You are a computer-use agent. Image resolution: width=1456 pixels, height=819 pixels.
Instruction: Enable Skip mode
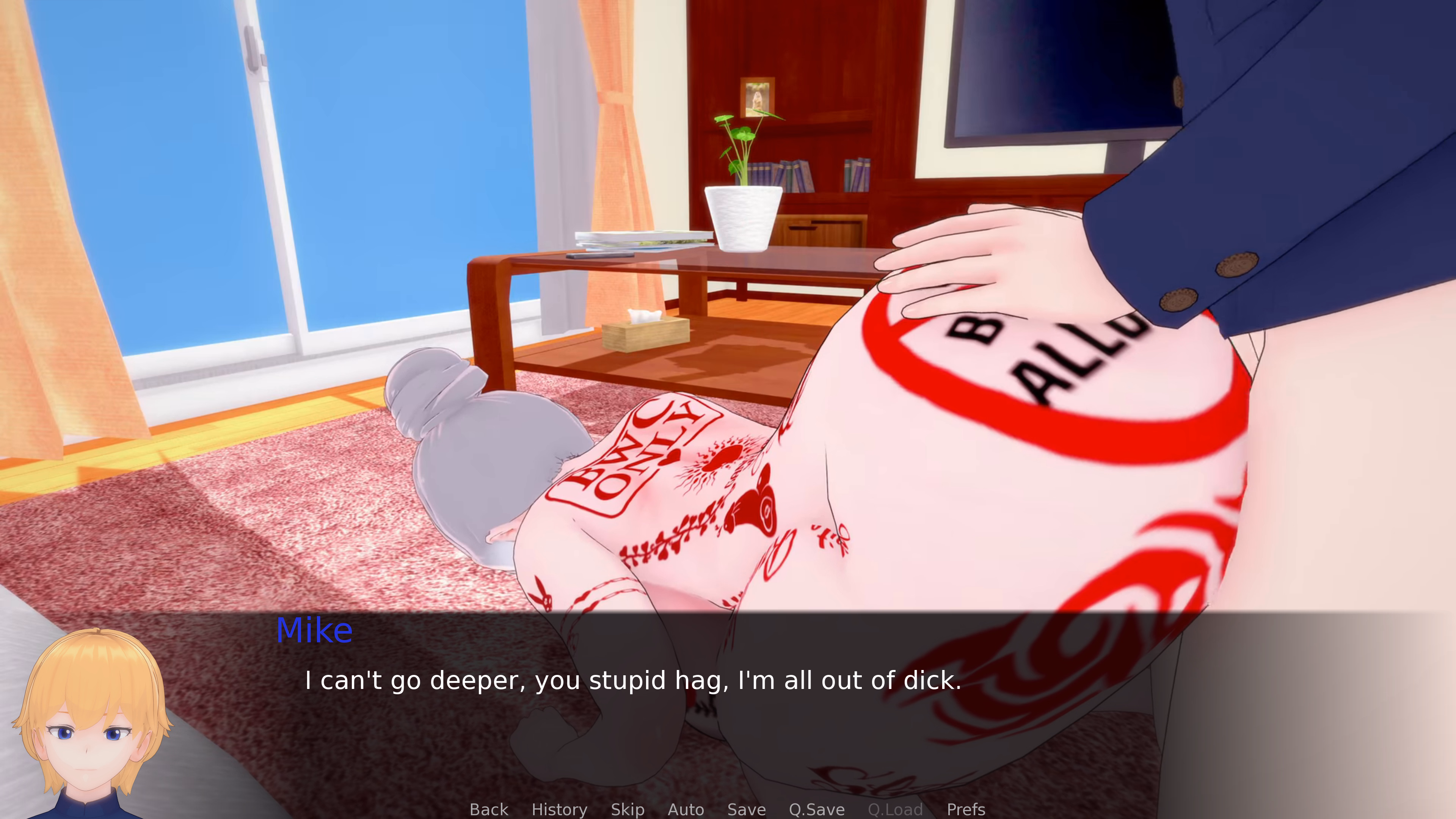tap(628, 810)
